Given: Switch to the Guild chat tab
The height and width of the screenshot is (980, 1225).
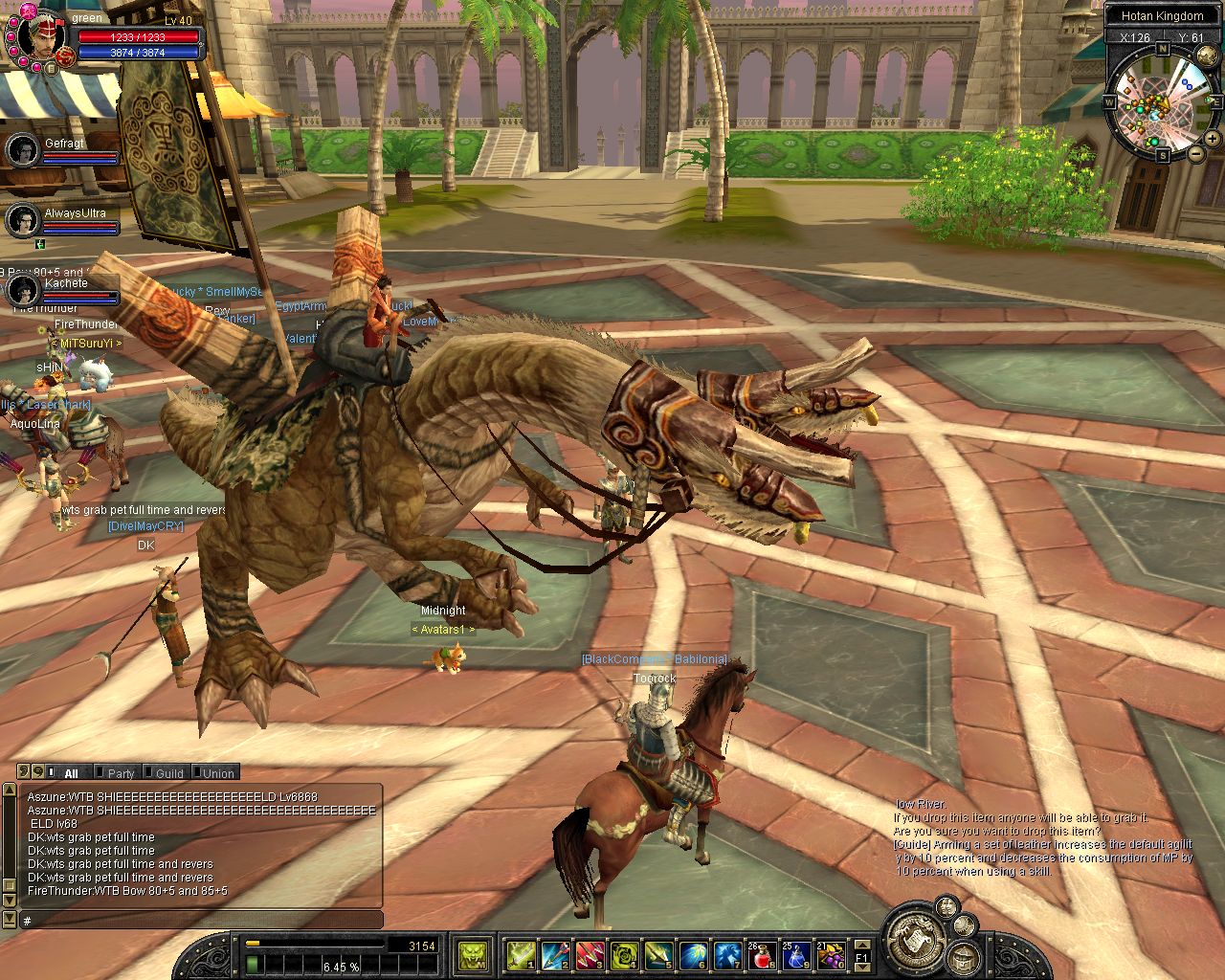Looking at the screenshot, I should (x=169, y=773).
